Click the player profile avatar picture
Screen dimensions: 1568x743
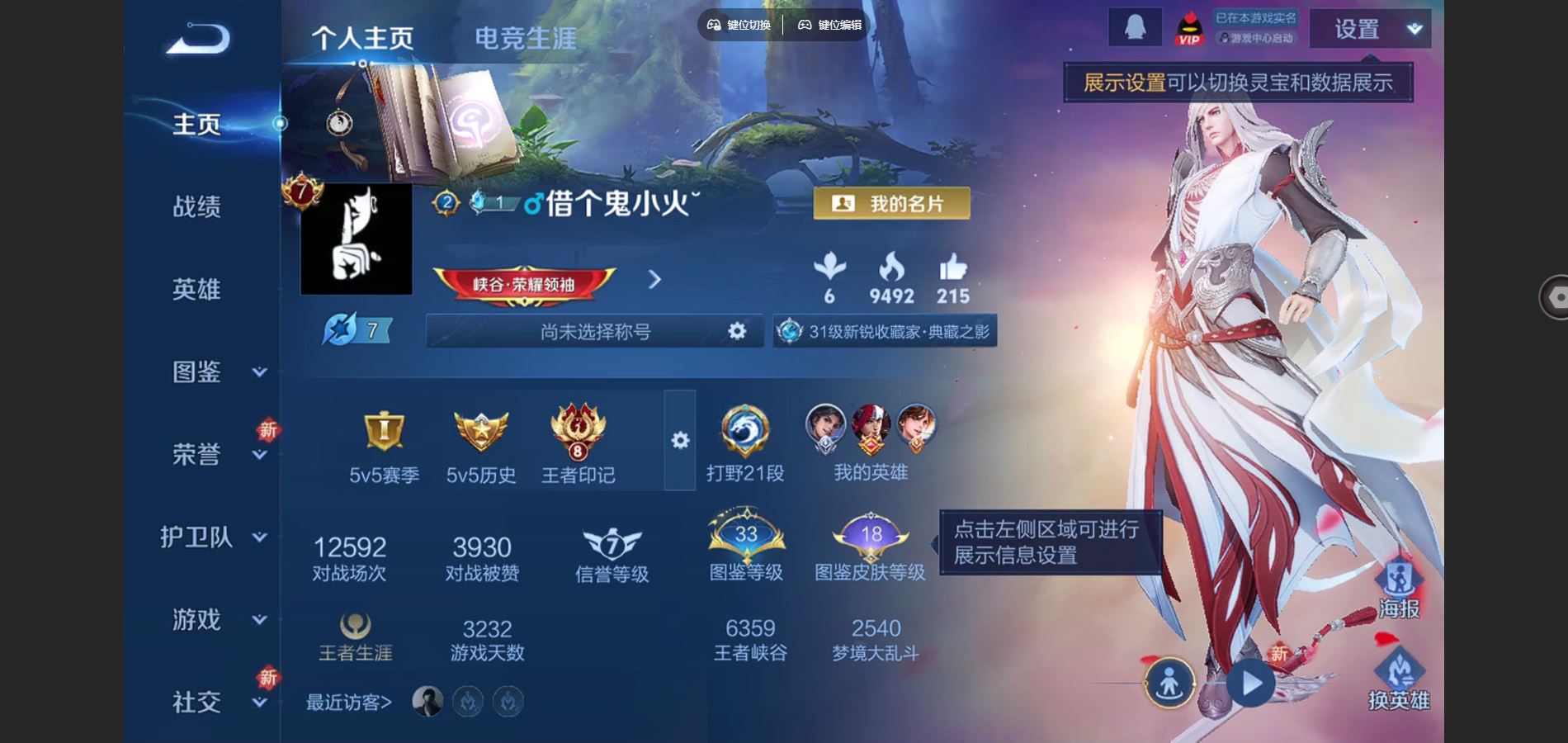point(356,239)
